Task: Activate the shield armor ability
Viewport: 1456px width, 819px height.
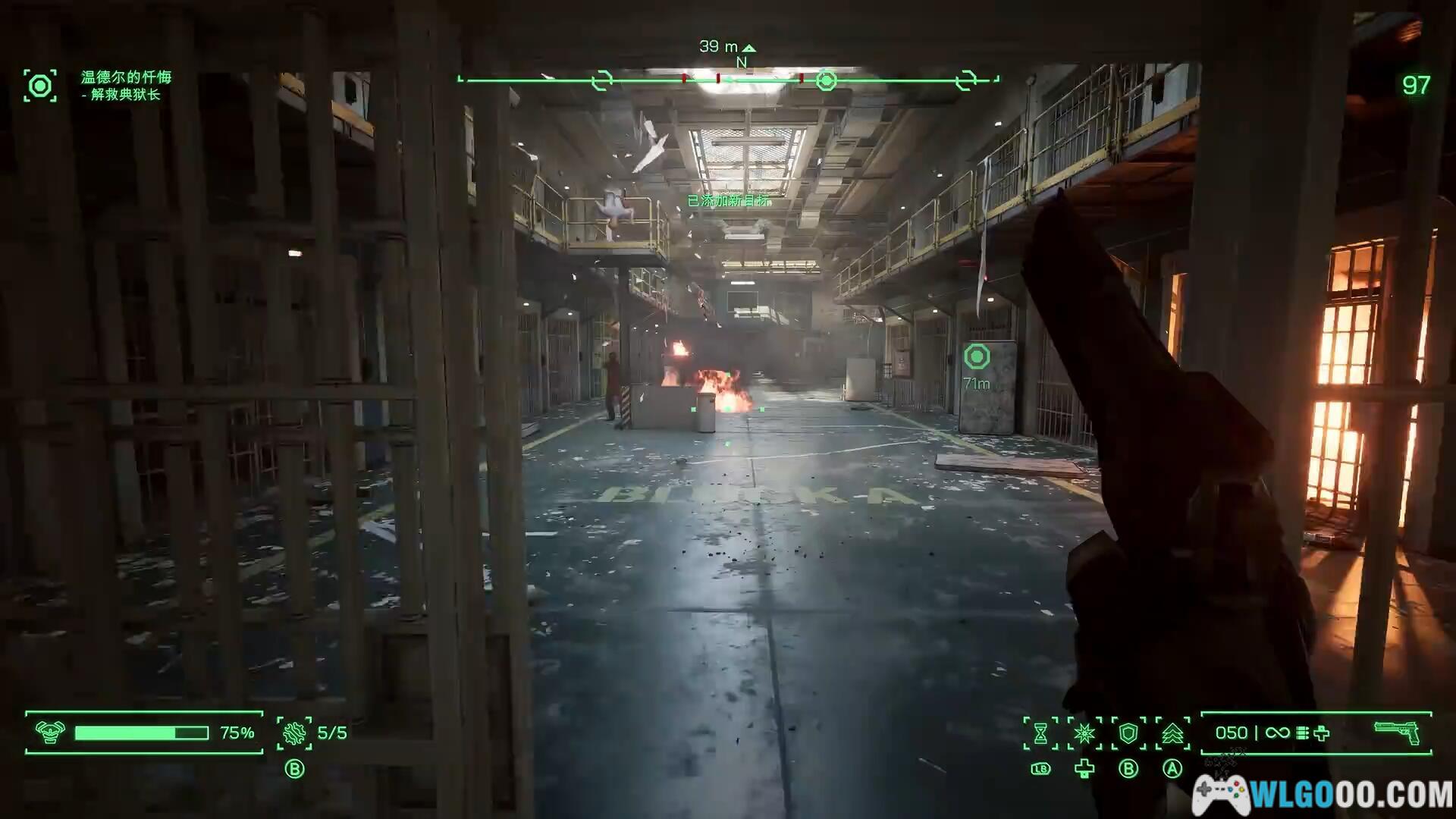Action: click(x=1128, y=733)
